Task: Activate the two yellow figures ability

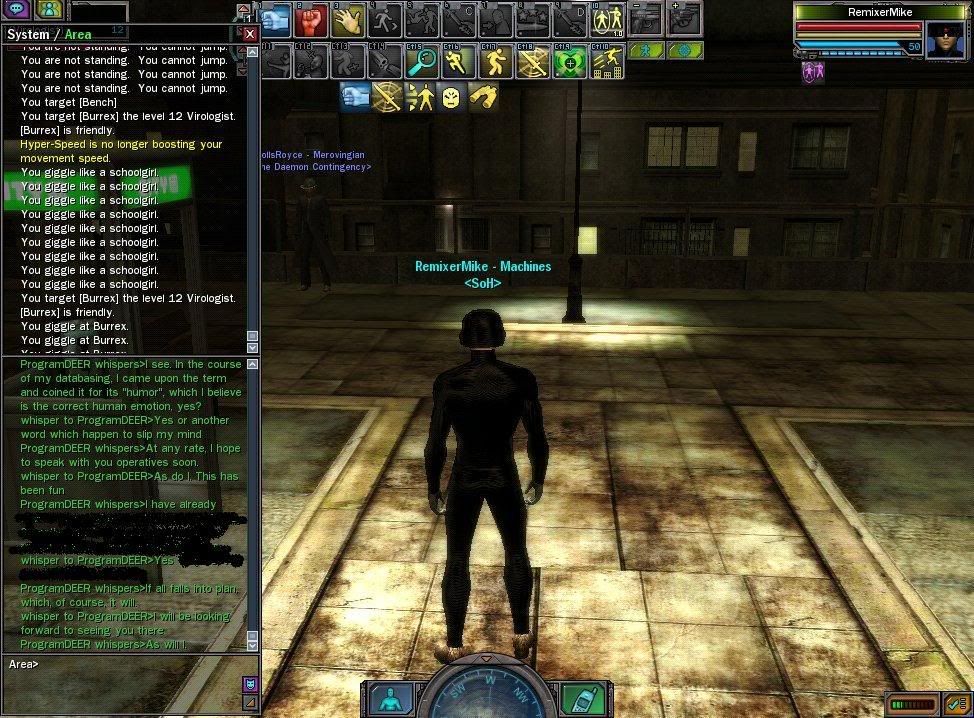Action: click(x=606, y=20)
